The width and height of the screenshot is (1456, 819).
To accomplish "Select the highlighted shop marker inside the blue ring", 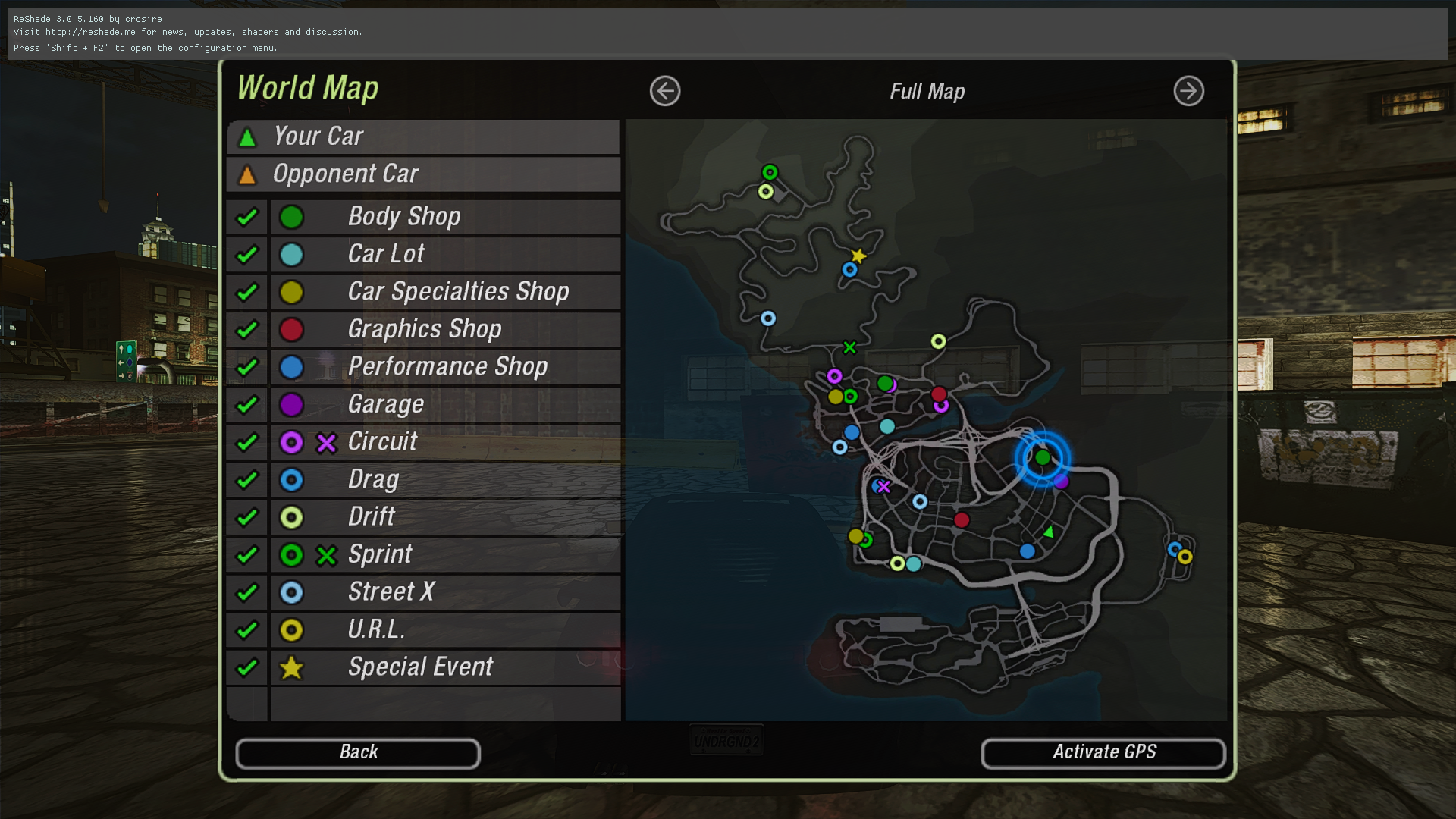I will (x=1043, y=457).
